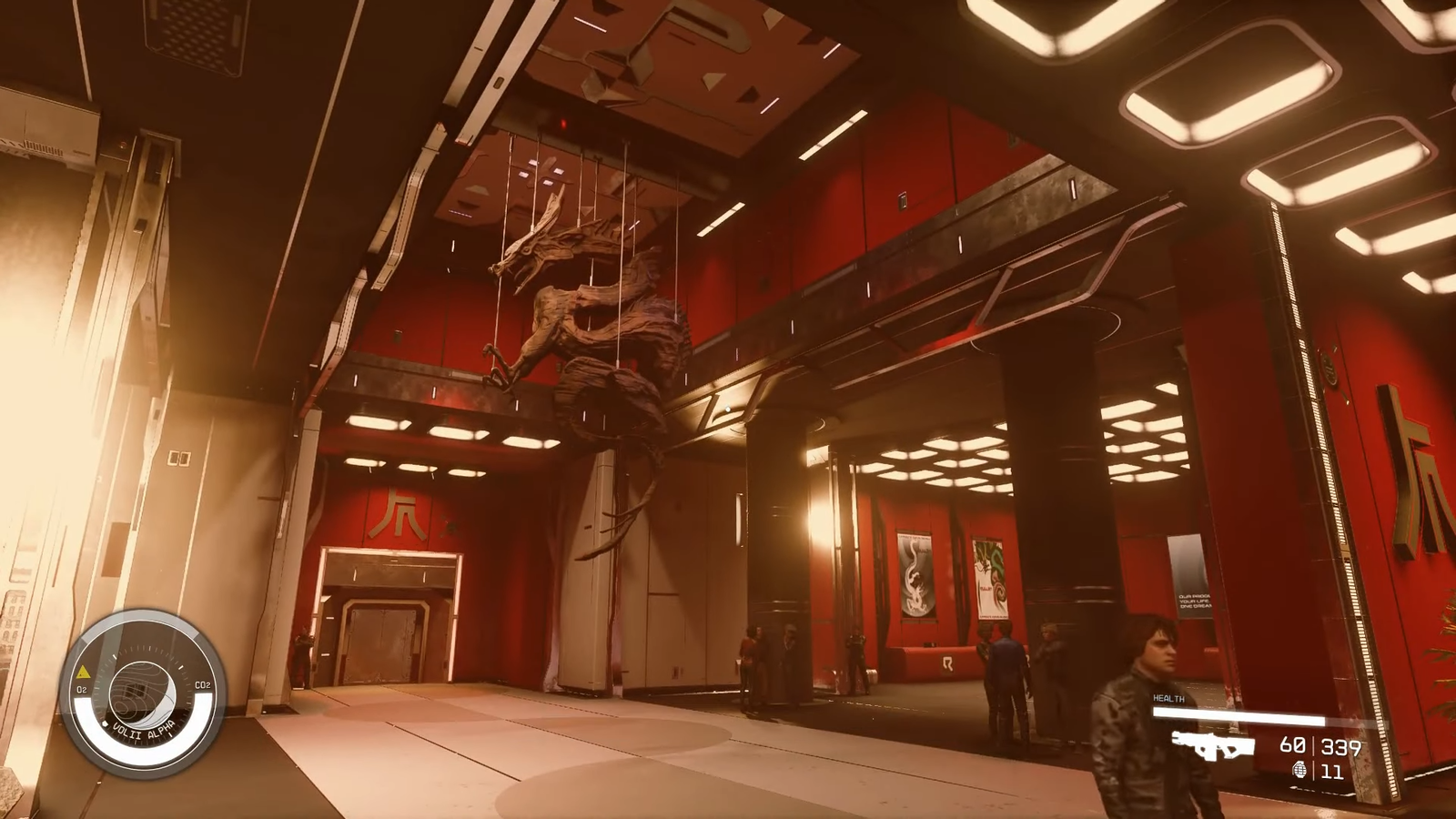Click the equipped rifle weapon icon
This screenshot has width=1456, height=819.
coord(1213,745)
